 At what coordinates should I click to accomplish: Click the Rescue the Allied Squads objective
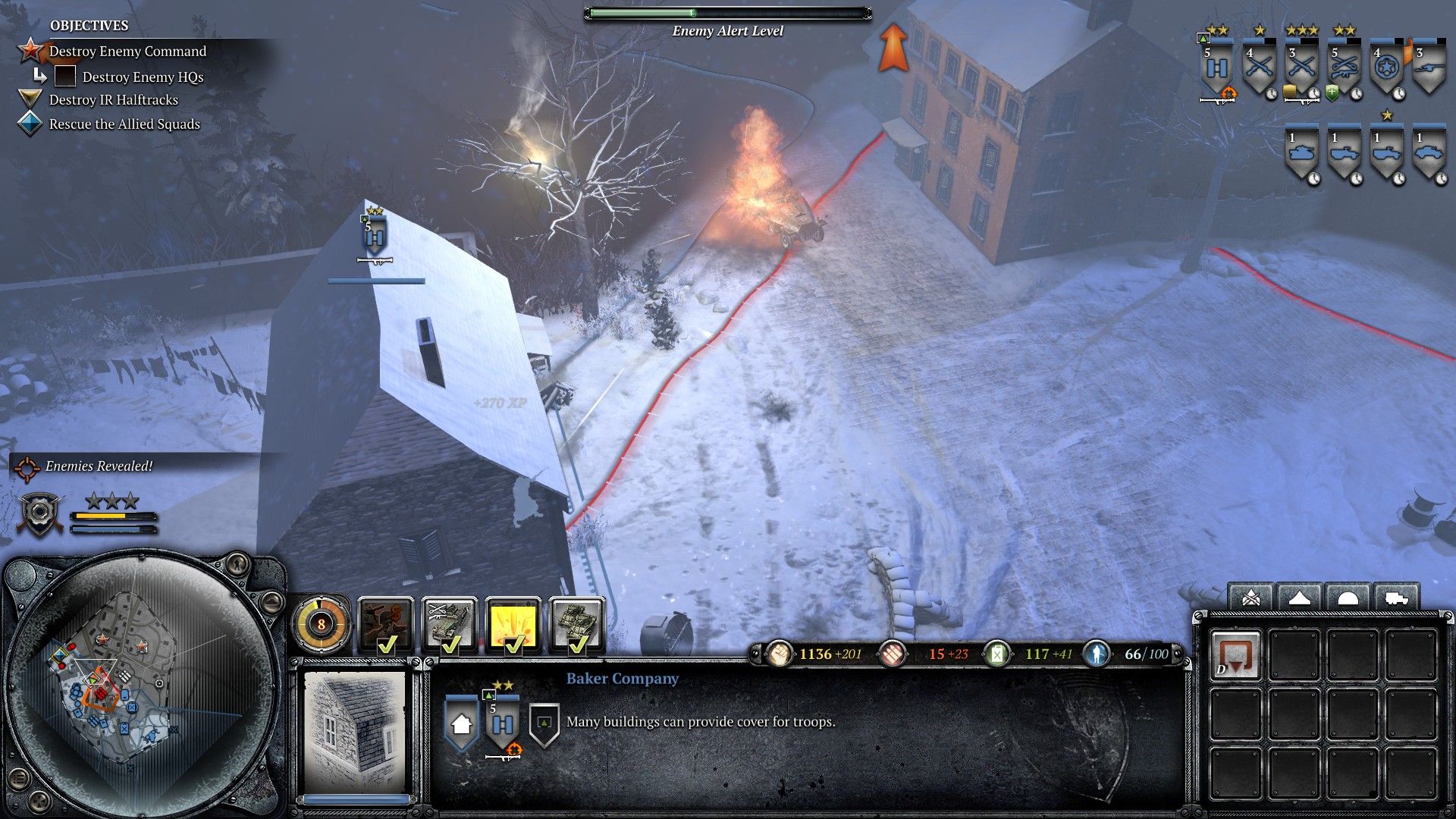click(x=124, y=124)
